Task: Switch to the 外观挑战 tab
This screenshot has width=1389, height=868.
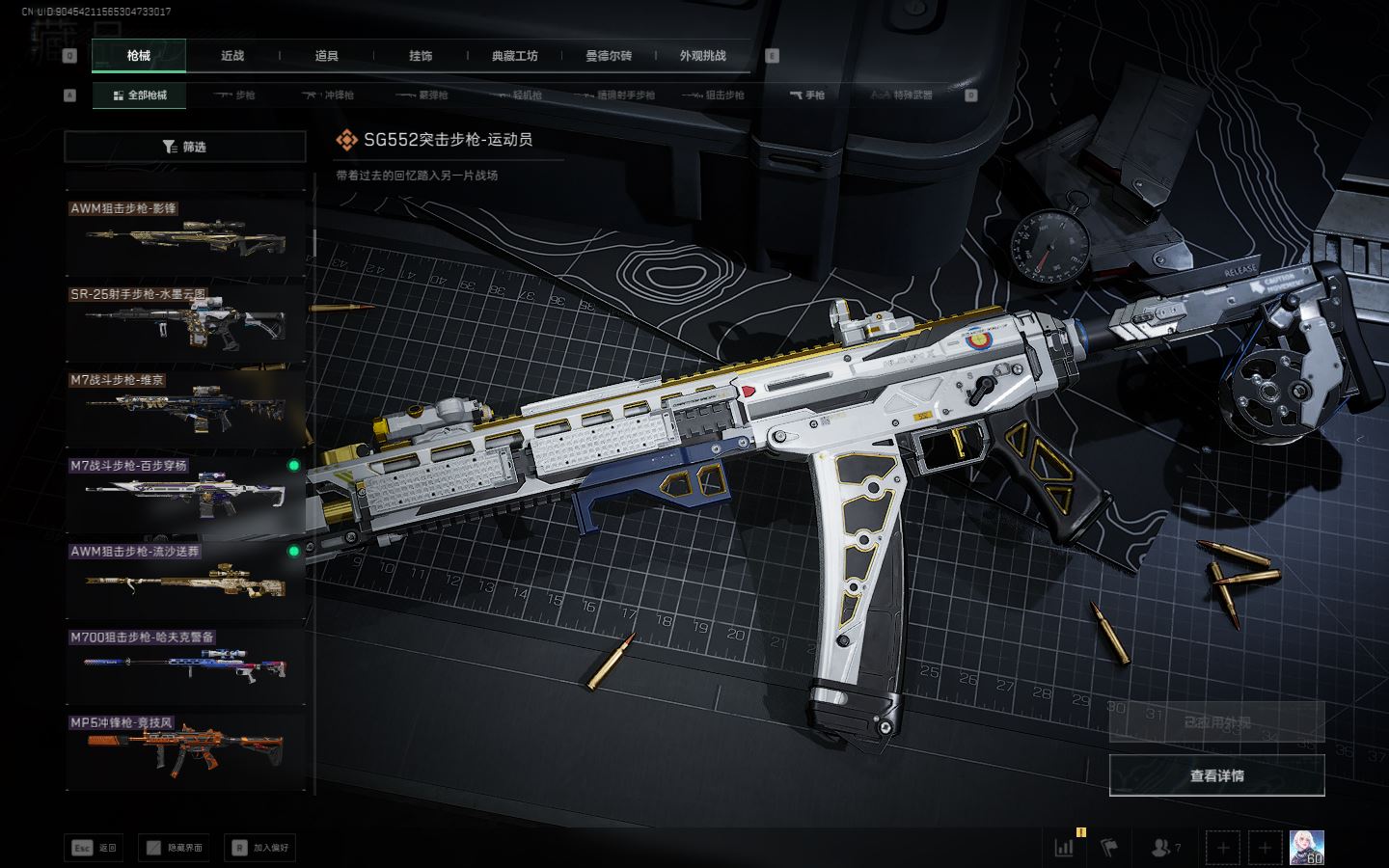Action: (x=702, y=56)
